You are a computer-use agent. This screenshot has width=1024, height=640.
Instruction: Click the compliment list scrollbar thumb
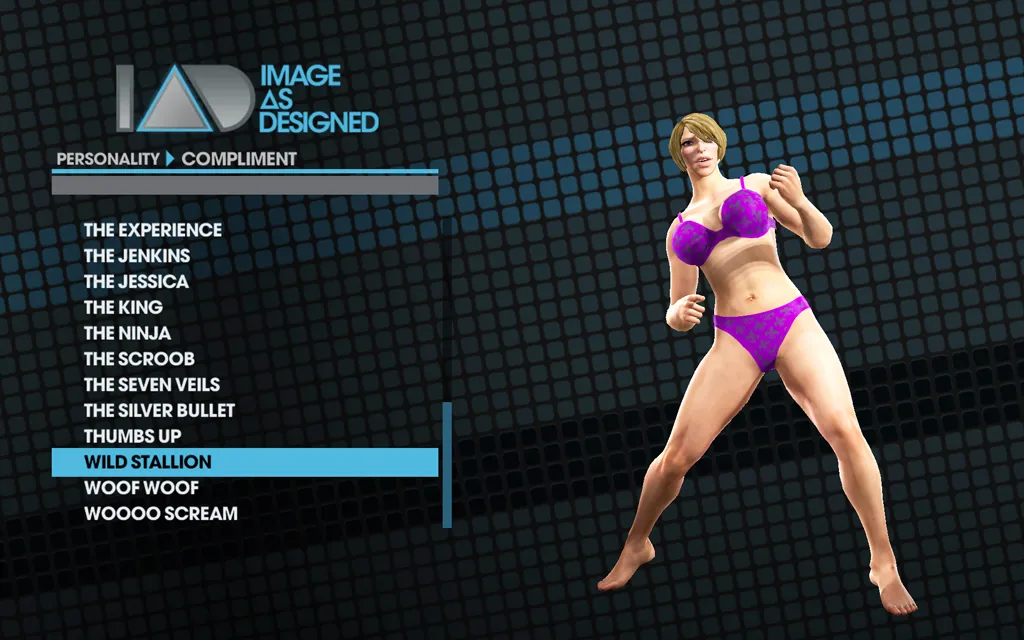447,464
